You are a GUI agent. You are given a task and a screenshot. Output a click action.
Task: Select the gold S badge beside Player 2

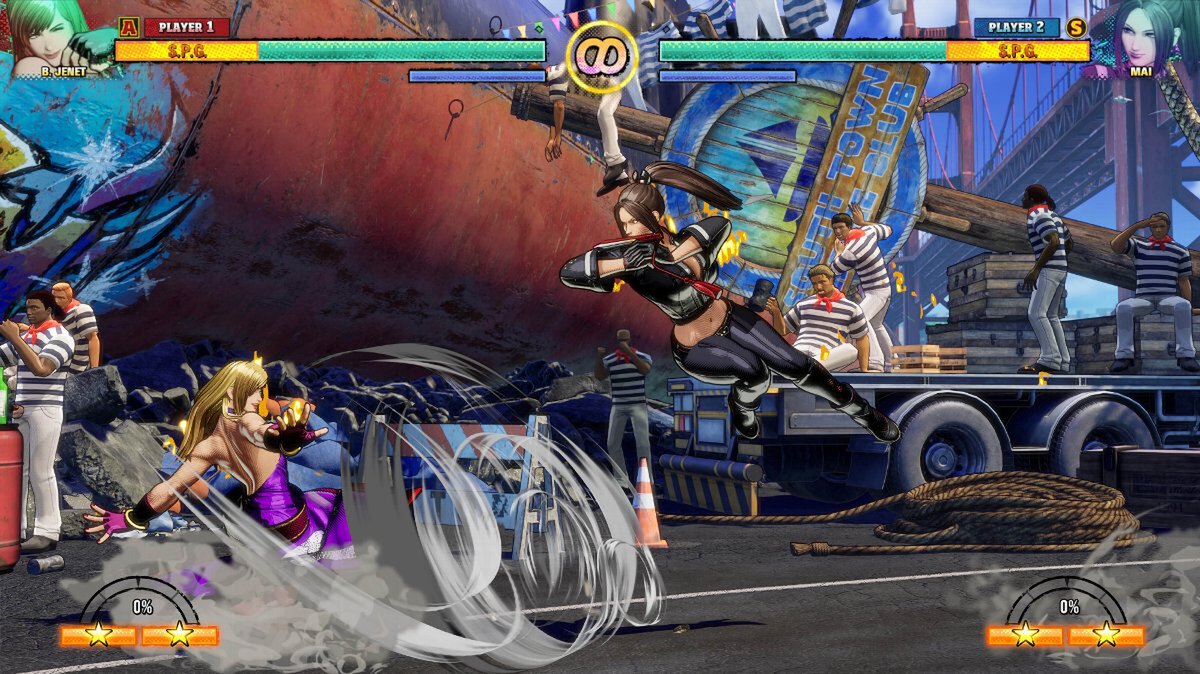click(x=1076, y=27)
